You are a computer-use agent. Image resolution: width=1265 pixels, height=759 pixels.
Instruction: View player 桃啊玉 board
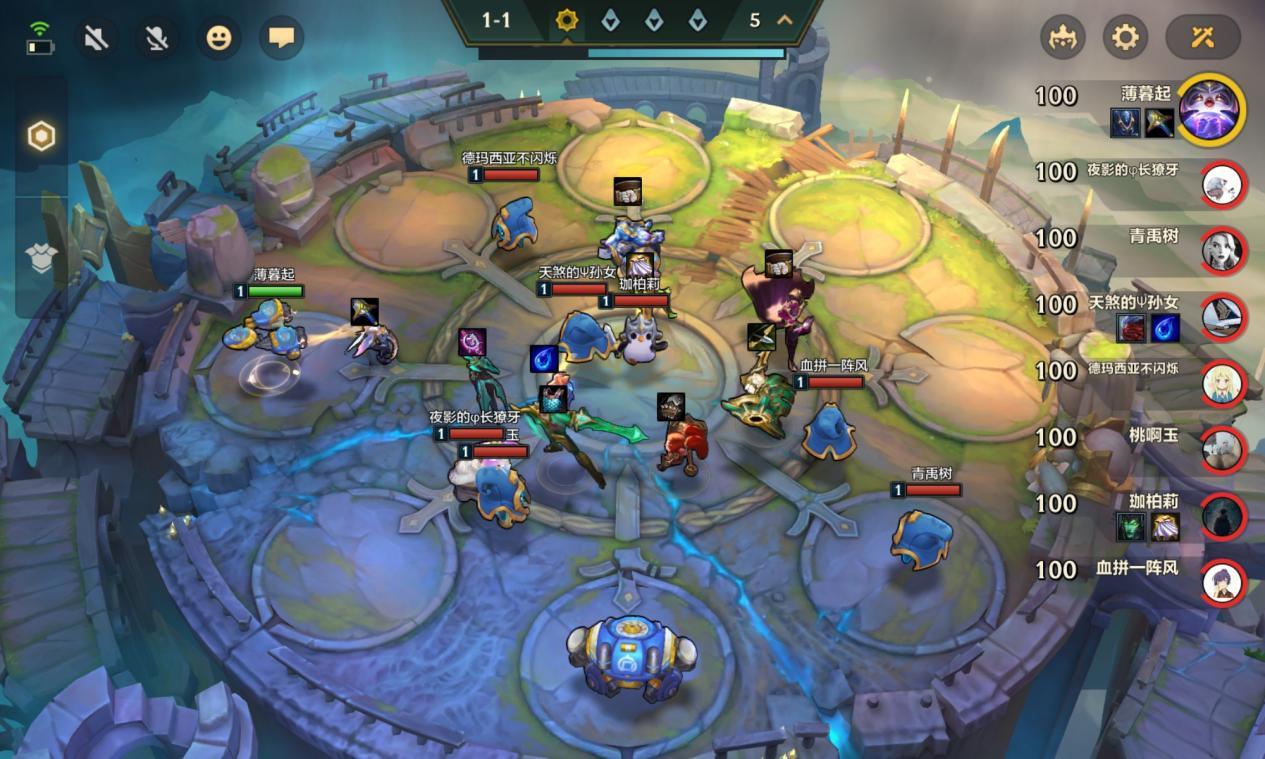1223,449
